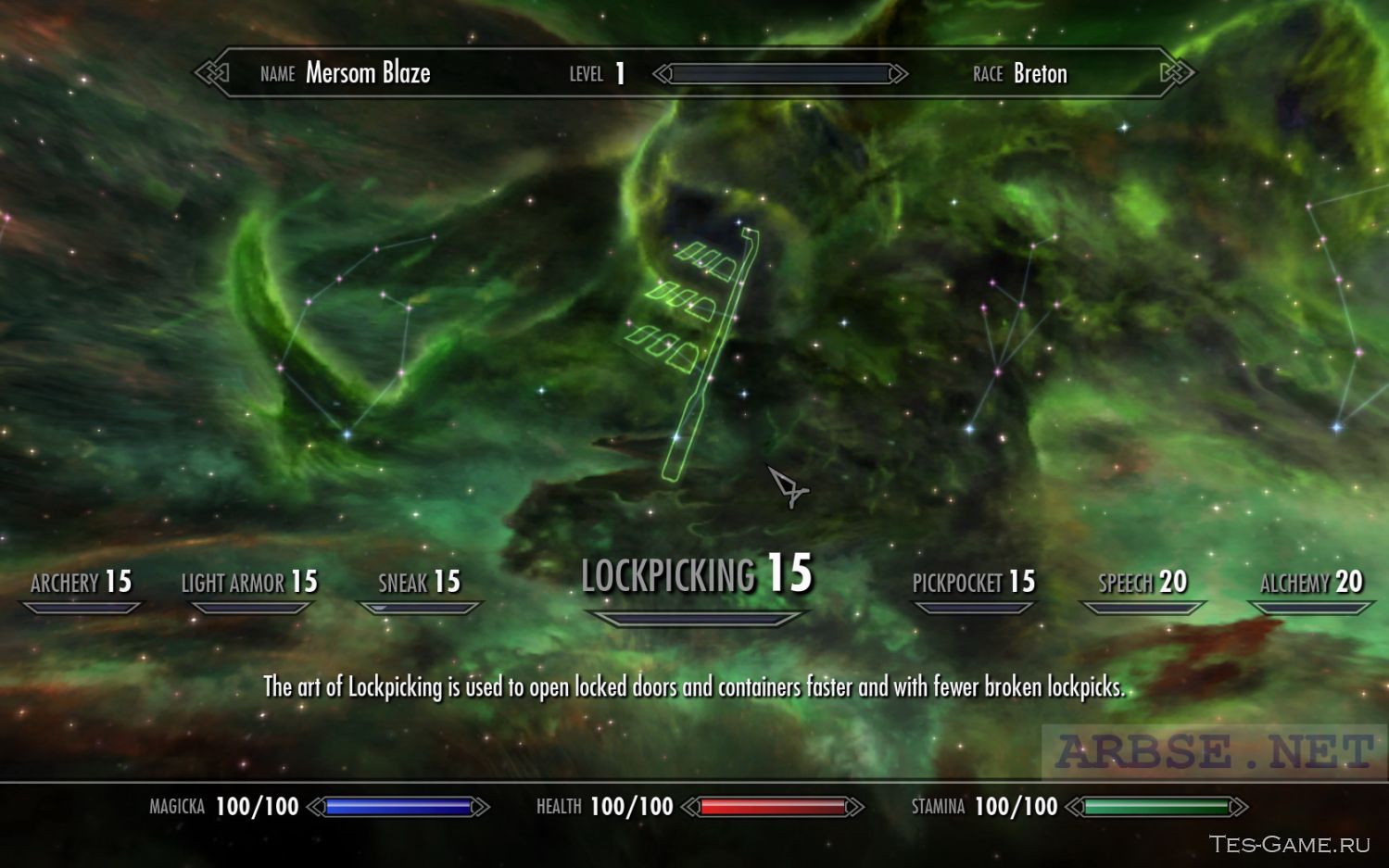Choose the Light Armor skill
Screen dimensions: 1389x868
click(249, 583)
